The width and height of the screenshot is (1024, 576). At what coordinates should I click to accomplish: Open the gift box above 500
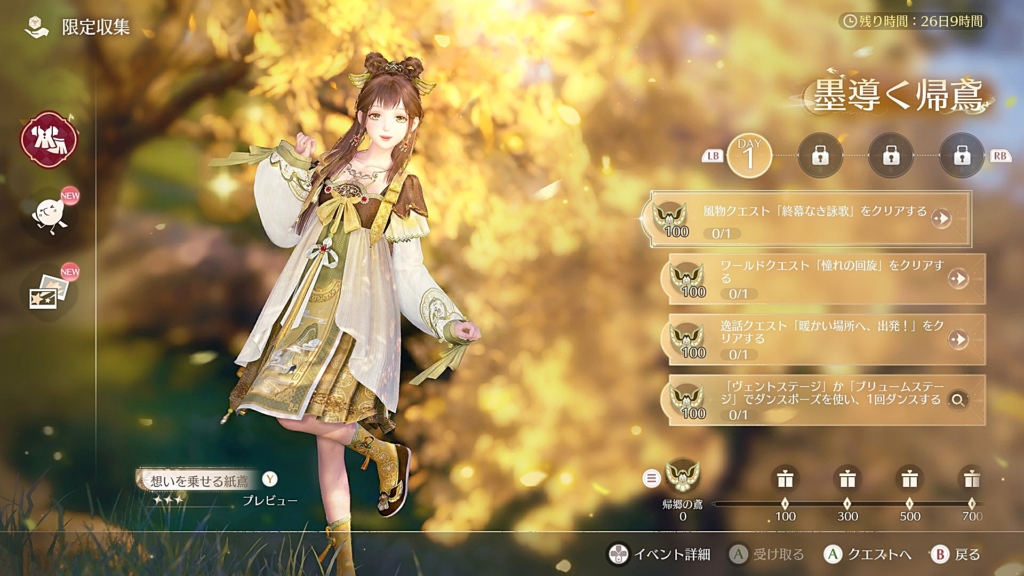(909, 478)
